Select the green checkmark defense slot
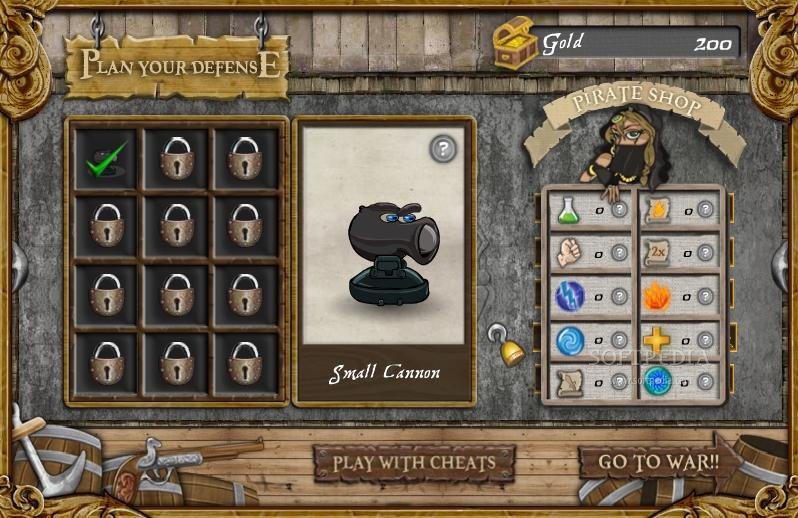798x518 pixels. 106,159
